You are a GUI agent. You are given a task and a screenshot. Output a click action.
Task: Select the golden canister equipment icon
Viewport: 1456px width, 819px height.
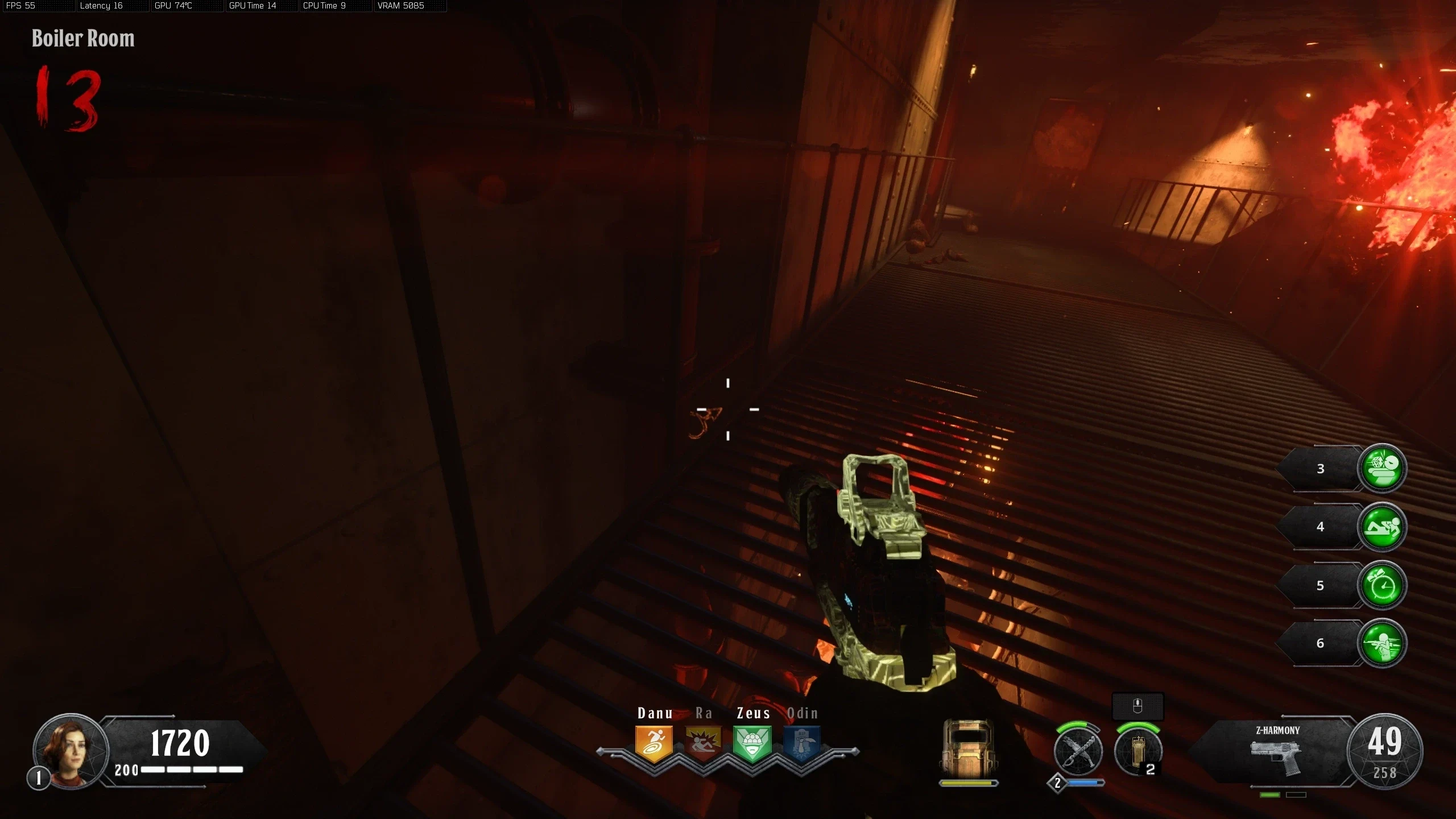(1137, 751)
